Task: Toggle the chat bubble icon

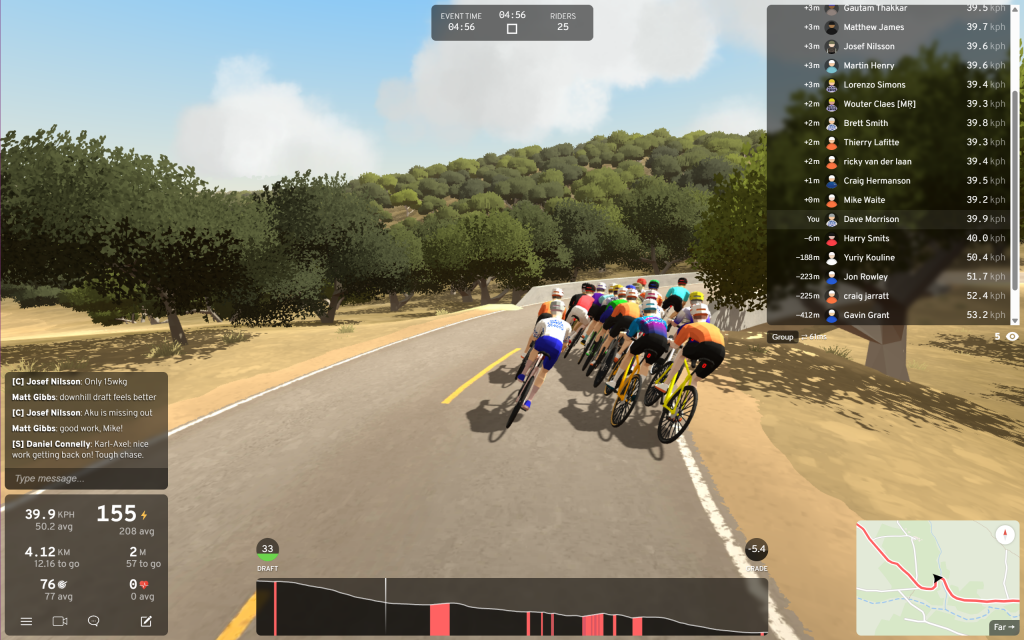Action: 94,621
